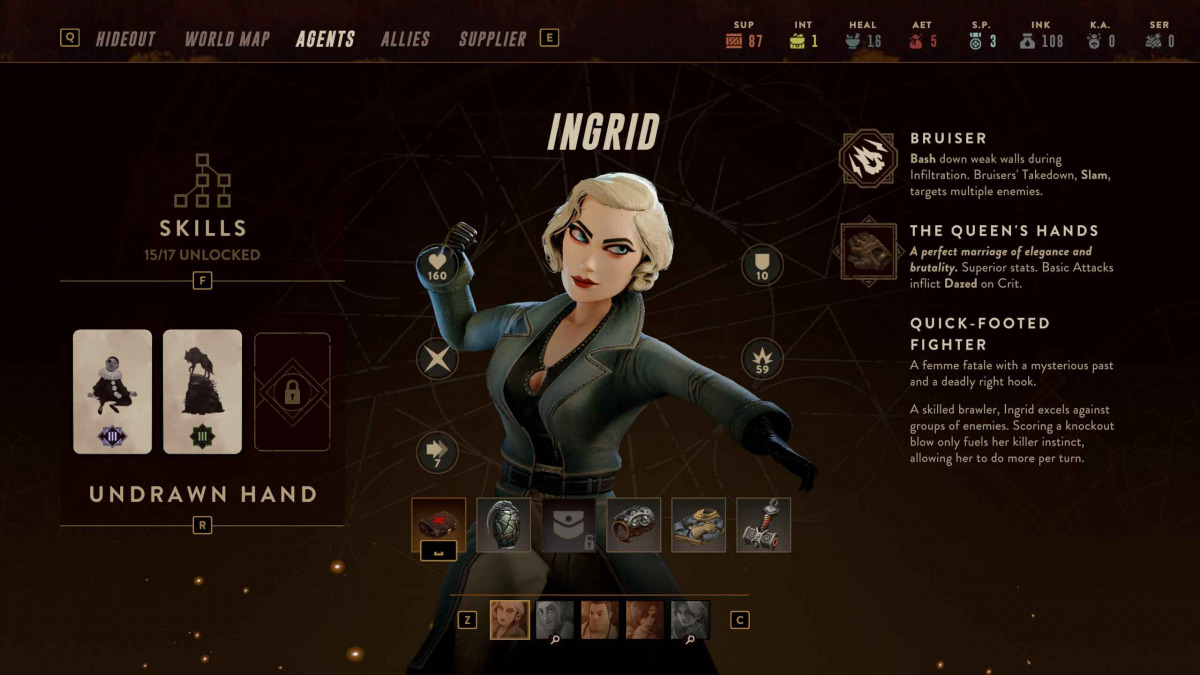The image size is (1200, 675).
Task: Open the Hideout tab
Action: [125, 39]
